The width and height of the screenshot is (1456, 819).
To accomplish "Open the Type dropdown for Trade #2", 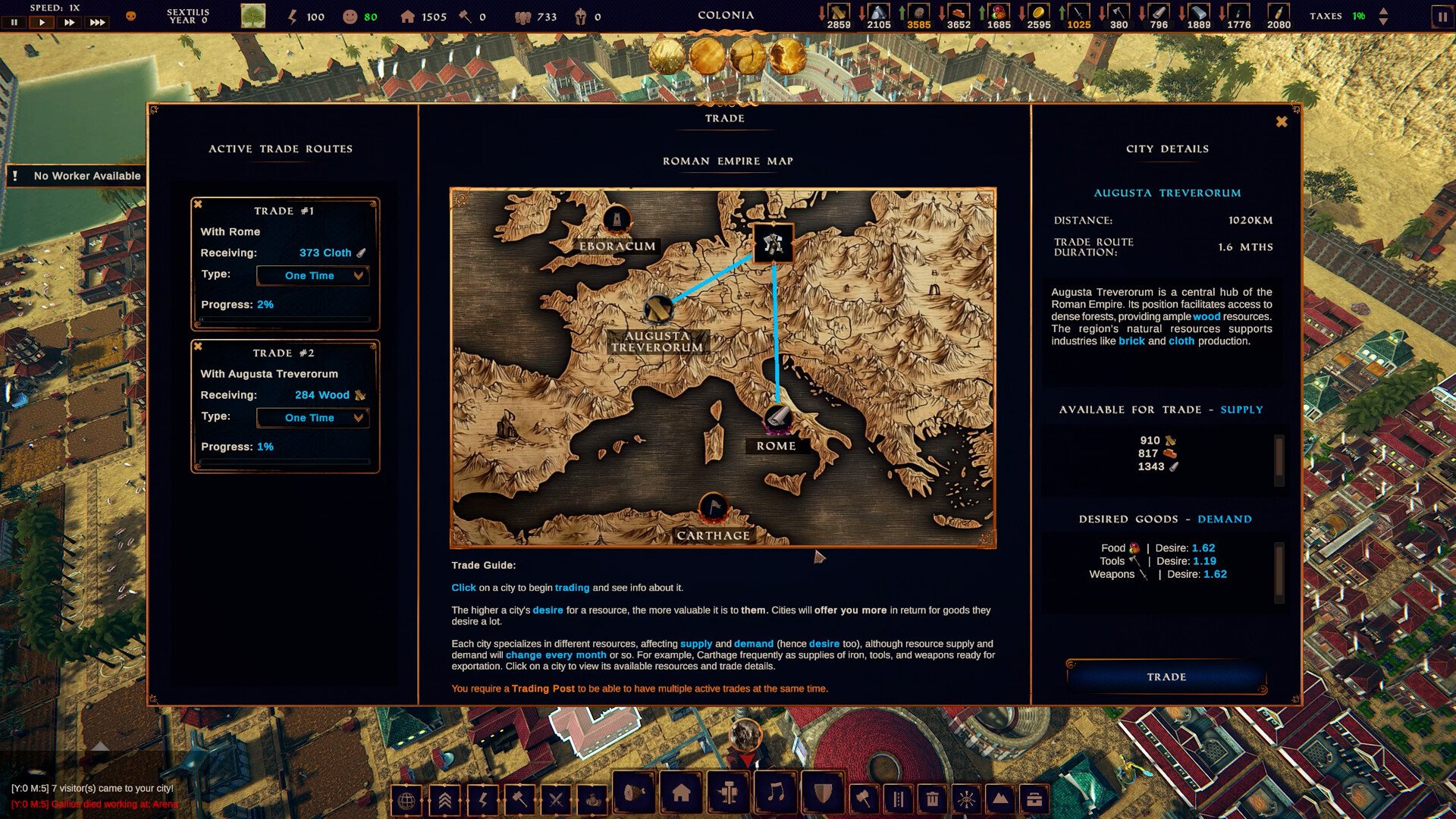I will click(x=312, y=418).
